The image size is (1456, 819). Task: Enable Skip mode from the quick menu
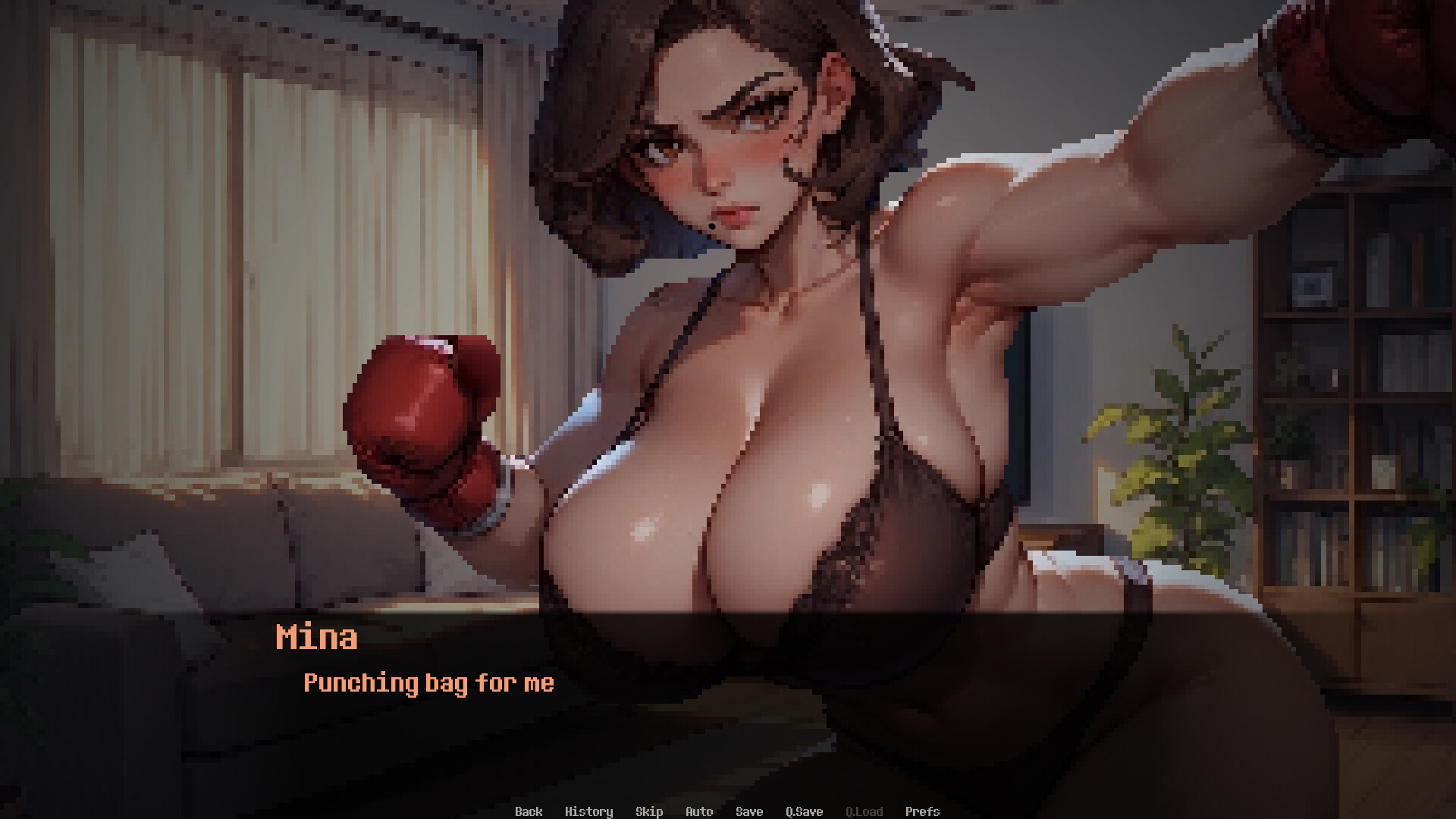tap(649, 811)
